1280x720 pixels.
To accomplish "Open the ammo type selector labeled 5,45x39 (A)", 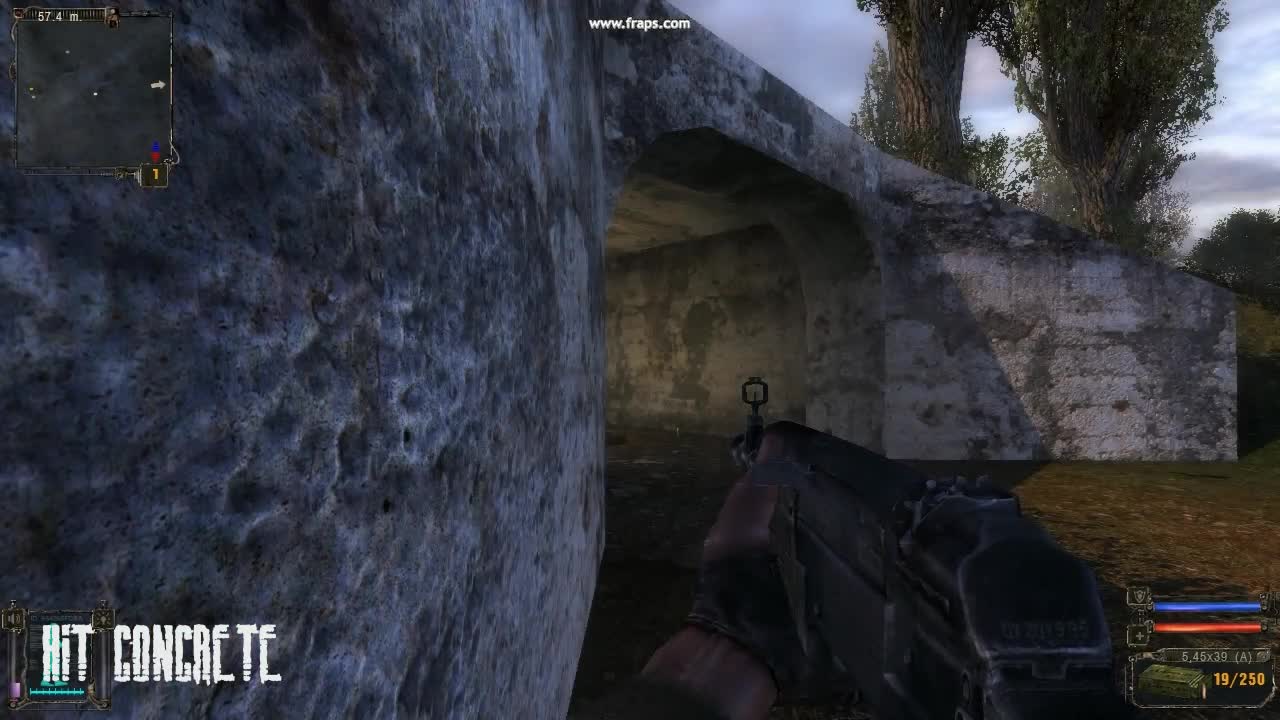I will point(1217,656).
